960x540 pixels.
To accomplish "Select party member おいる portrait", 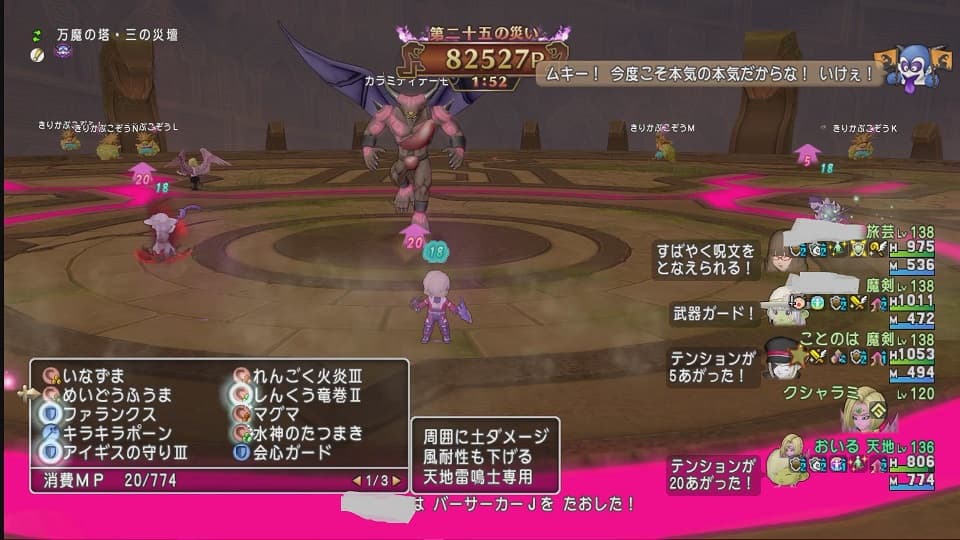I will (x=783, y=460).
